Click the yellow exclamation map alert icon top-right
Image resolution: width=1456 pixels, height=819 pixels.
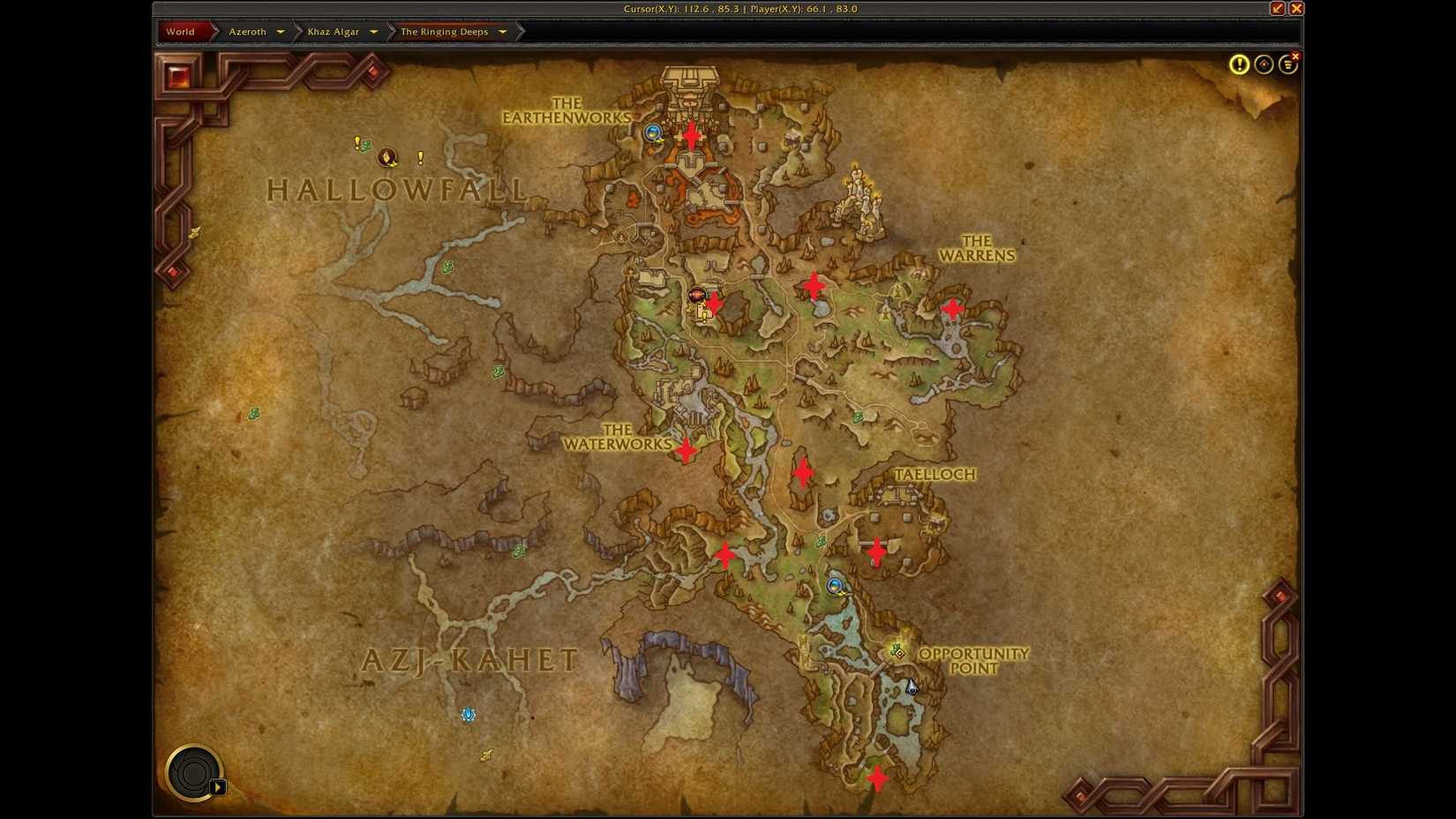tap(1239, 64)
